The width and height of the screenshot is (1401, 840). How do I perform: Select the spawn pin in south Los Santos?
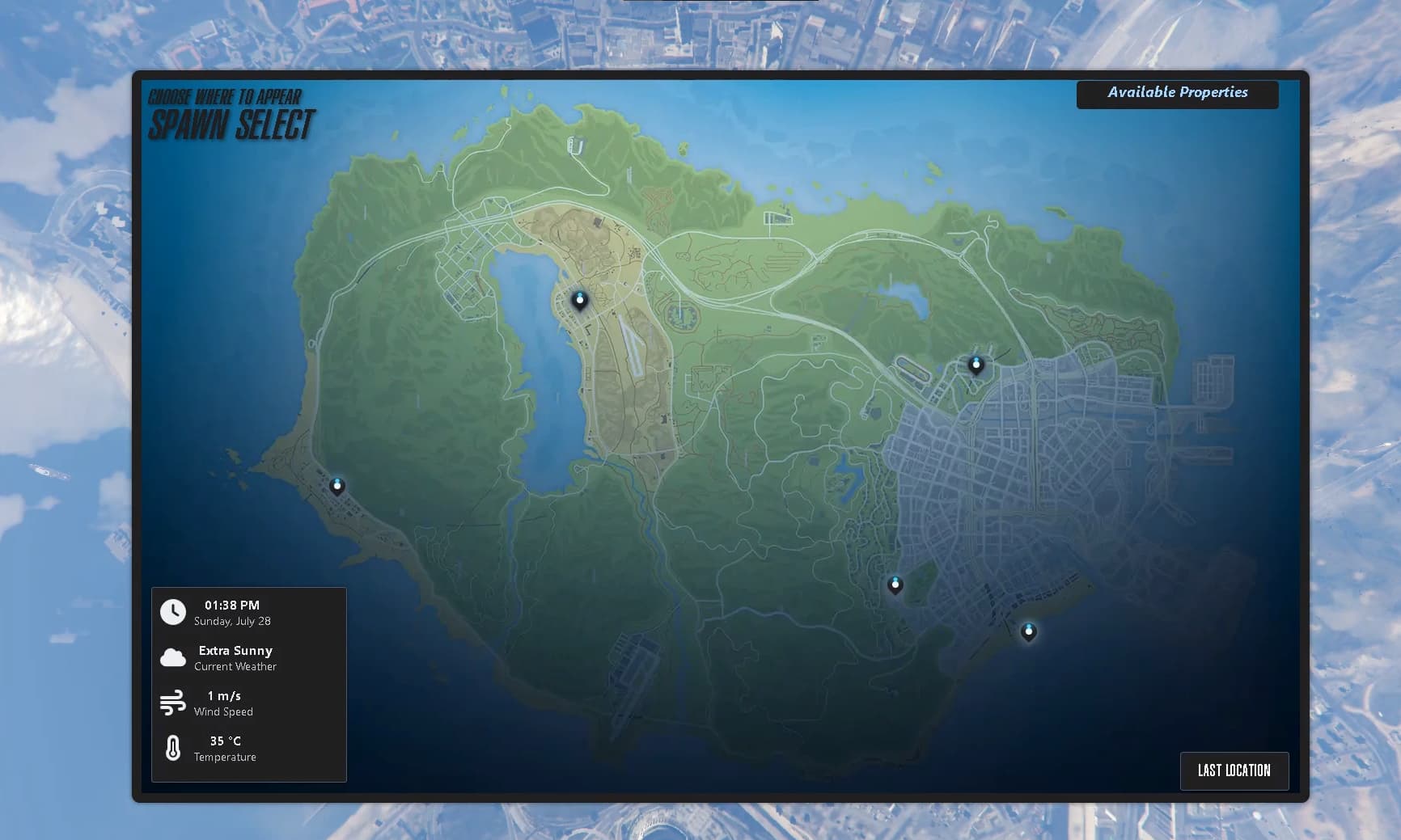(895, 585)
